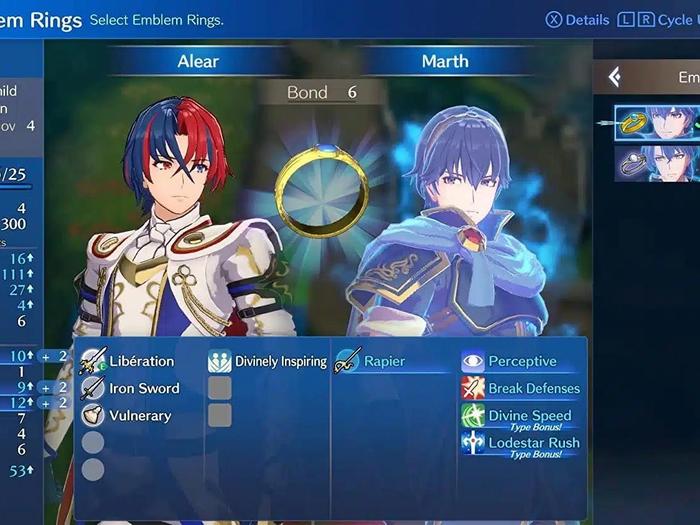Viewport: 700px width, 525px height.
Task: Select the Vulnerary item
Action: [x=139, y=416]
